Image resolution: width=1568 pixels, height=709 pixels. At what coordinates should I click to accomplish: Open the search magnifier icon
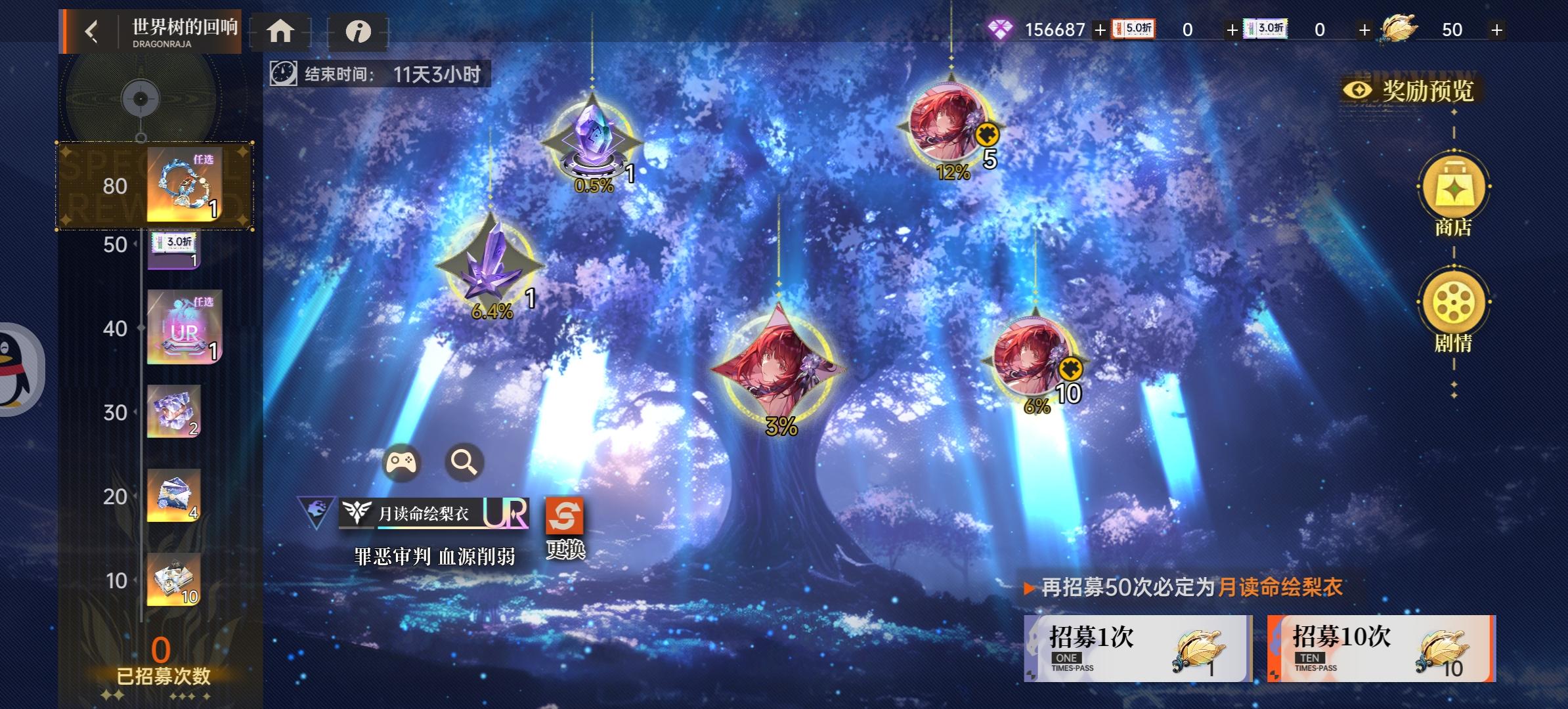coord(464,462)
